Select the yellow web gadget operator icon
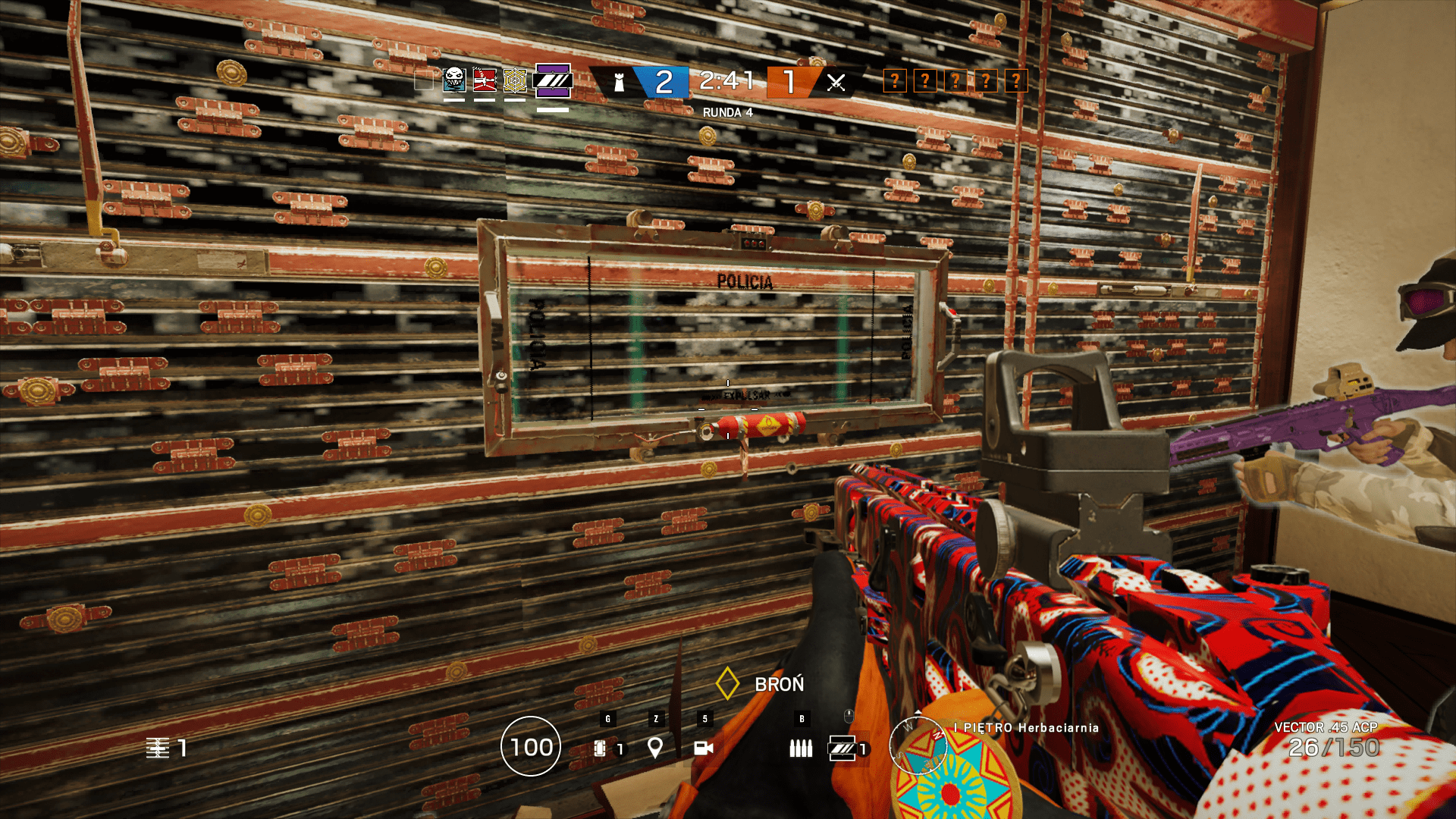1456x819 pixels. click(516, 81)
